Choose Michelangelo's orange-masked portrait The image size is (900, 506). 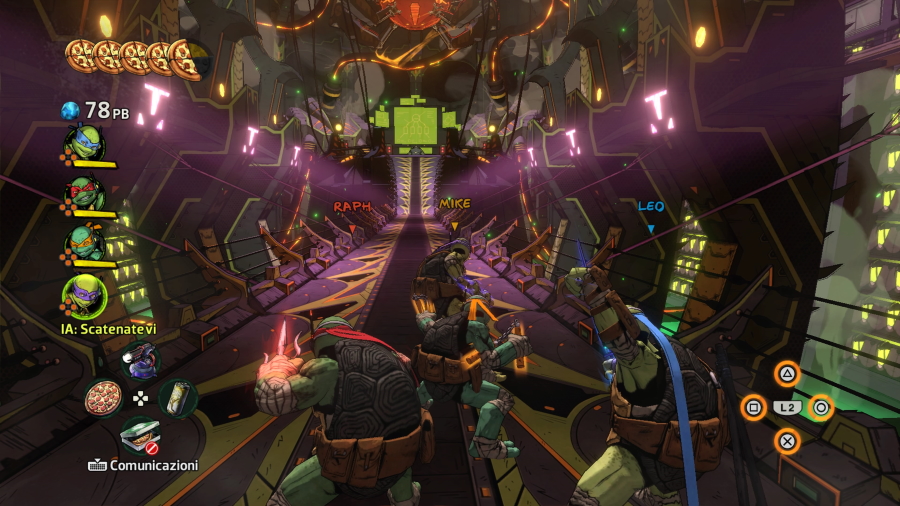84,241
